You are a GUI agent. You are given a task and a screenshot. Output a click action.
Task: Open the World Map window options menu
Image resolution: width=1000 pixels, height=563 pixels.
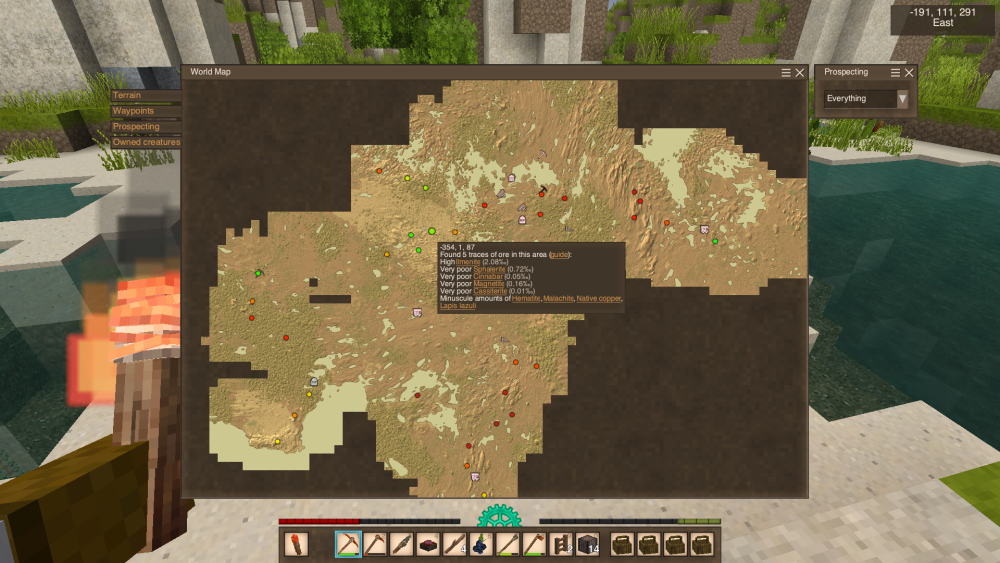point(786,73)
